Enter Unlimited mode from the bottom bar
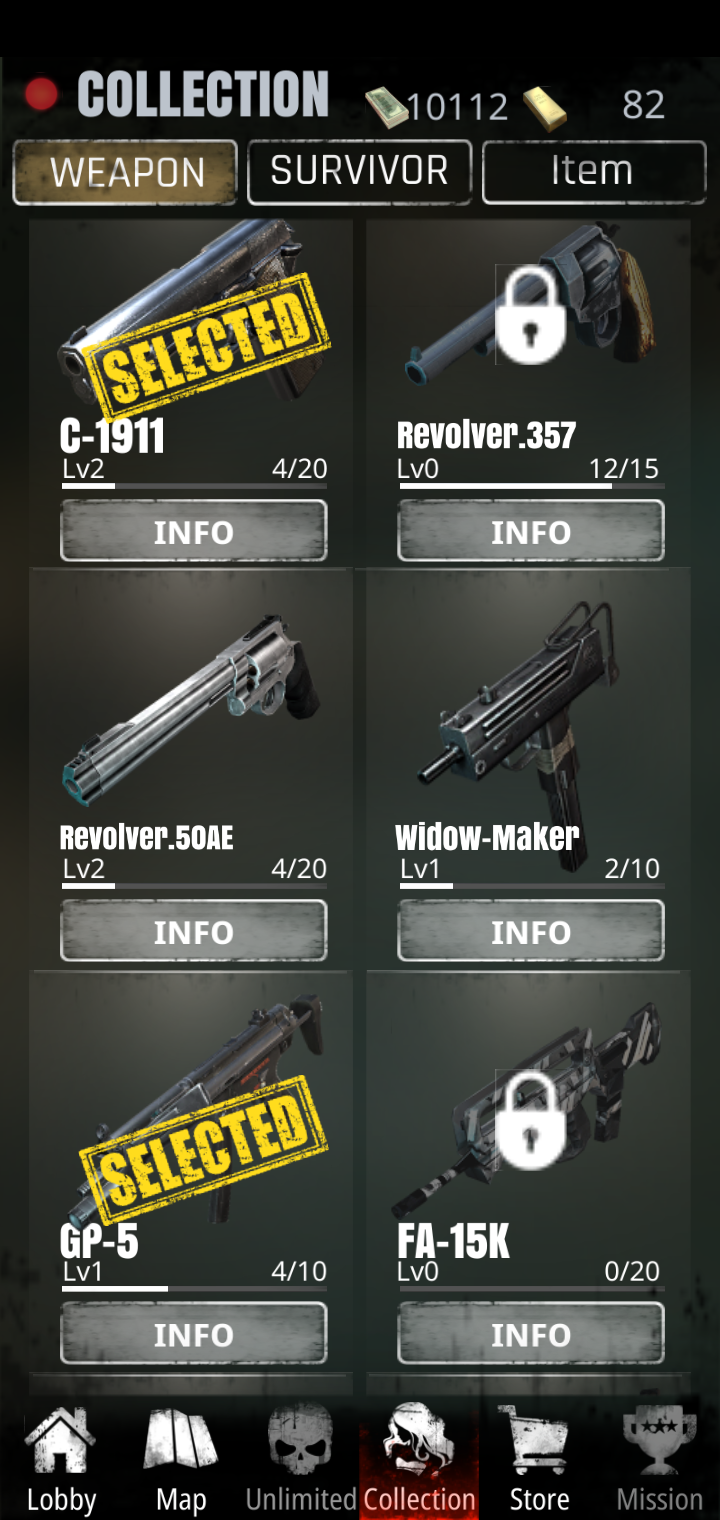The height and width of the screenshot is (1520, 720). point(301,1460)
